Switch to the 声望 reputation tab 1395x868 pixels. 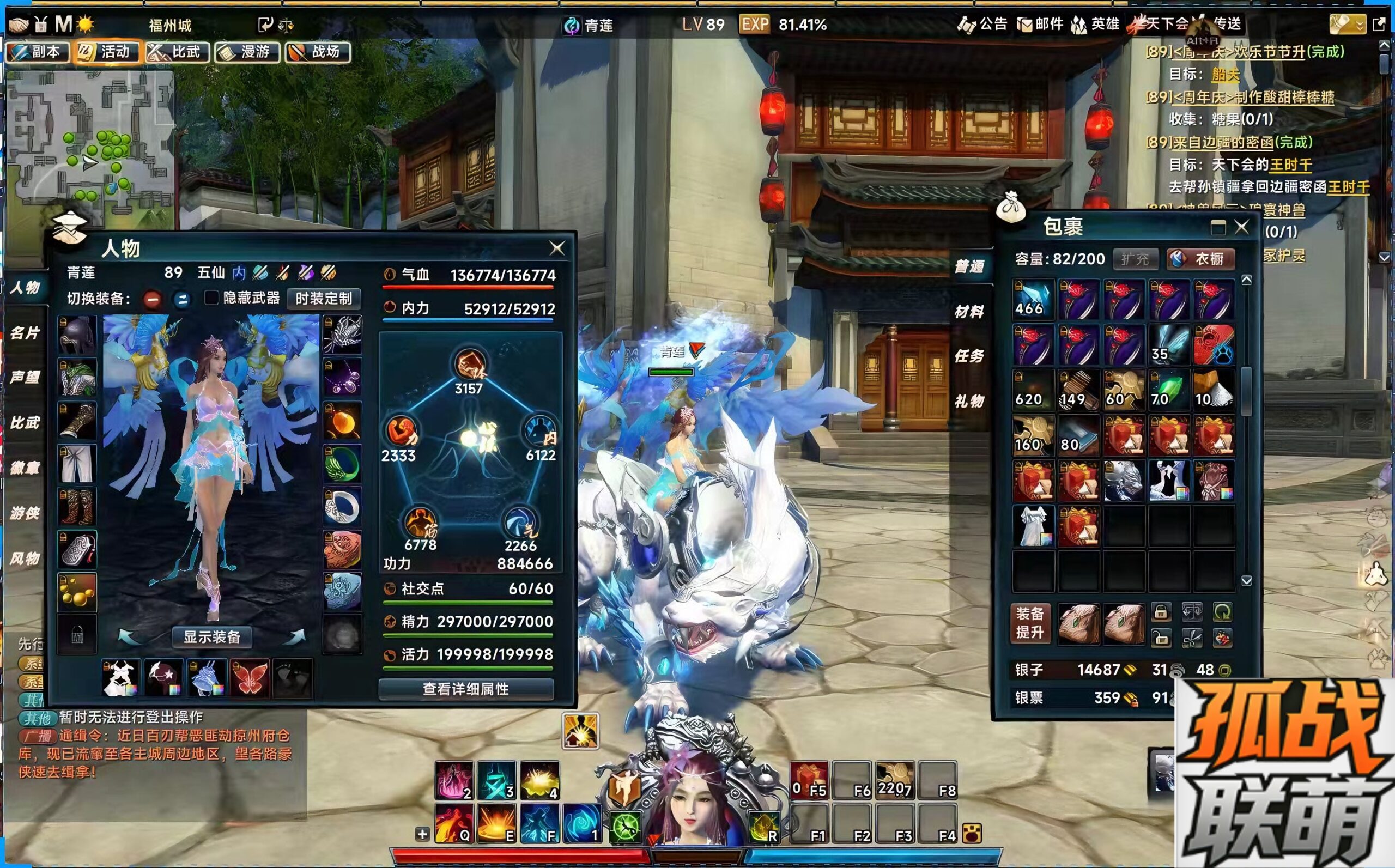pos(25,377)
